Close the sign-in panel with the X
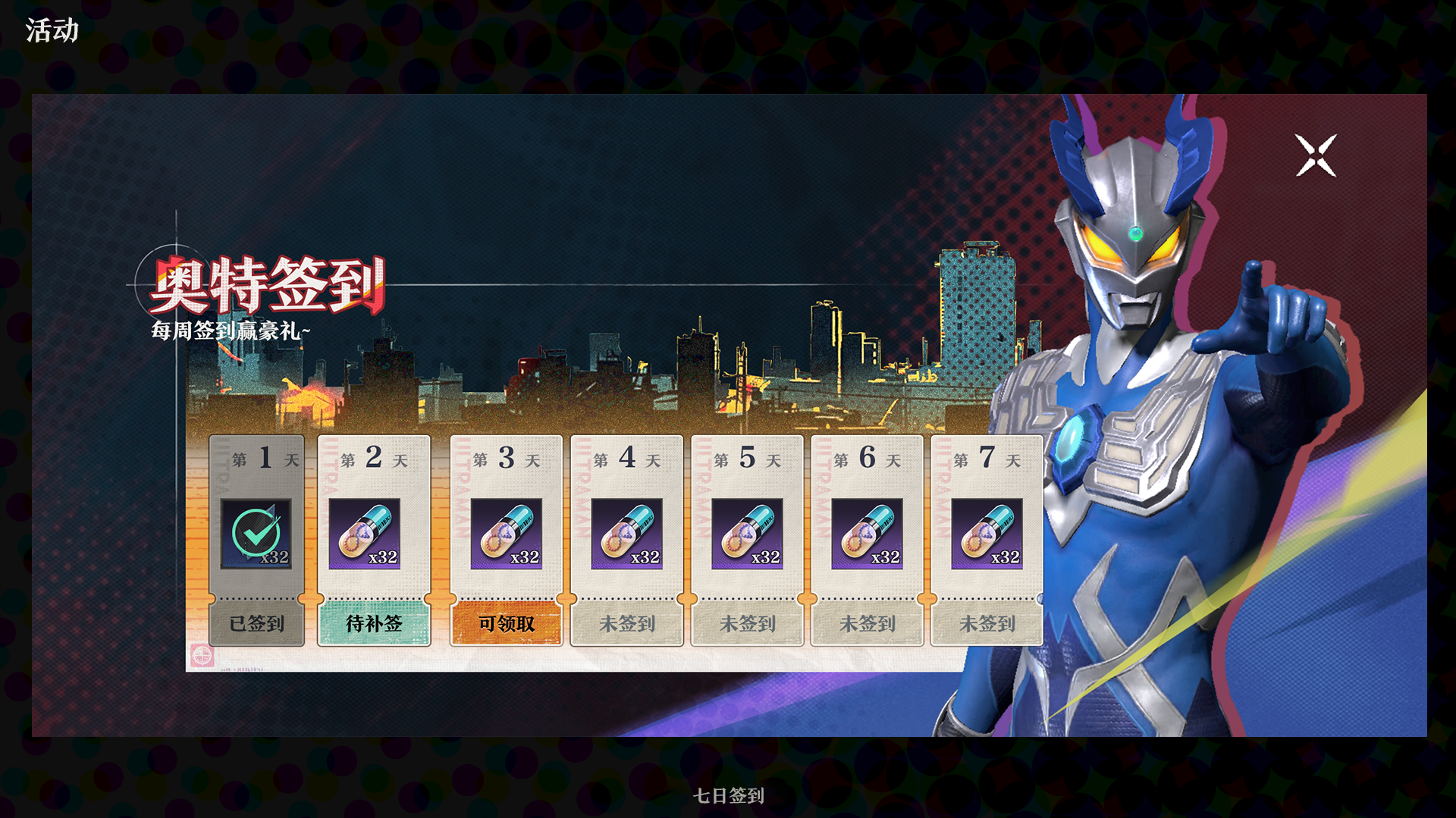This screenshot has width=1456, height=818. (x=1316, y=155)
